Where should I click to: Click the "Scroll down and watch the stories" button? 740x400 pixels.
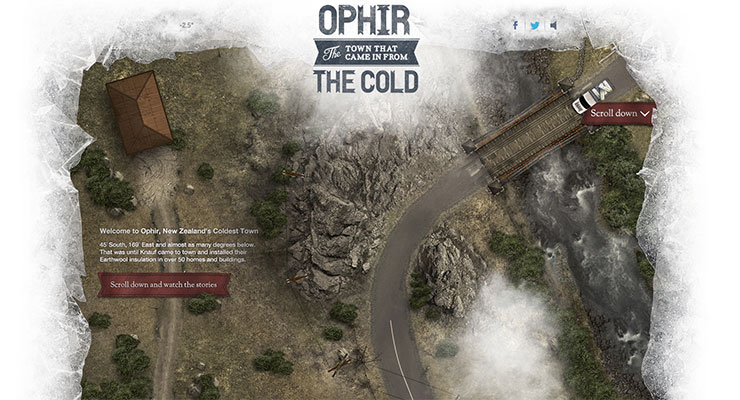[x=165, y=285]
